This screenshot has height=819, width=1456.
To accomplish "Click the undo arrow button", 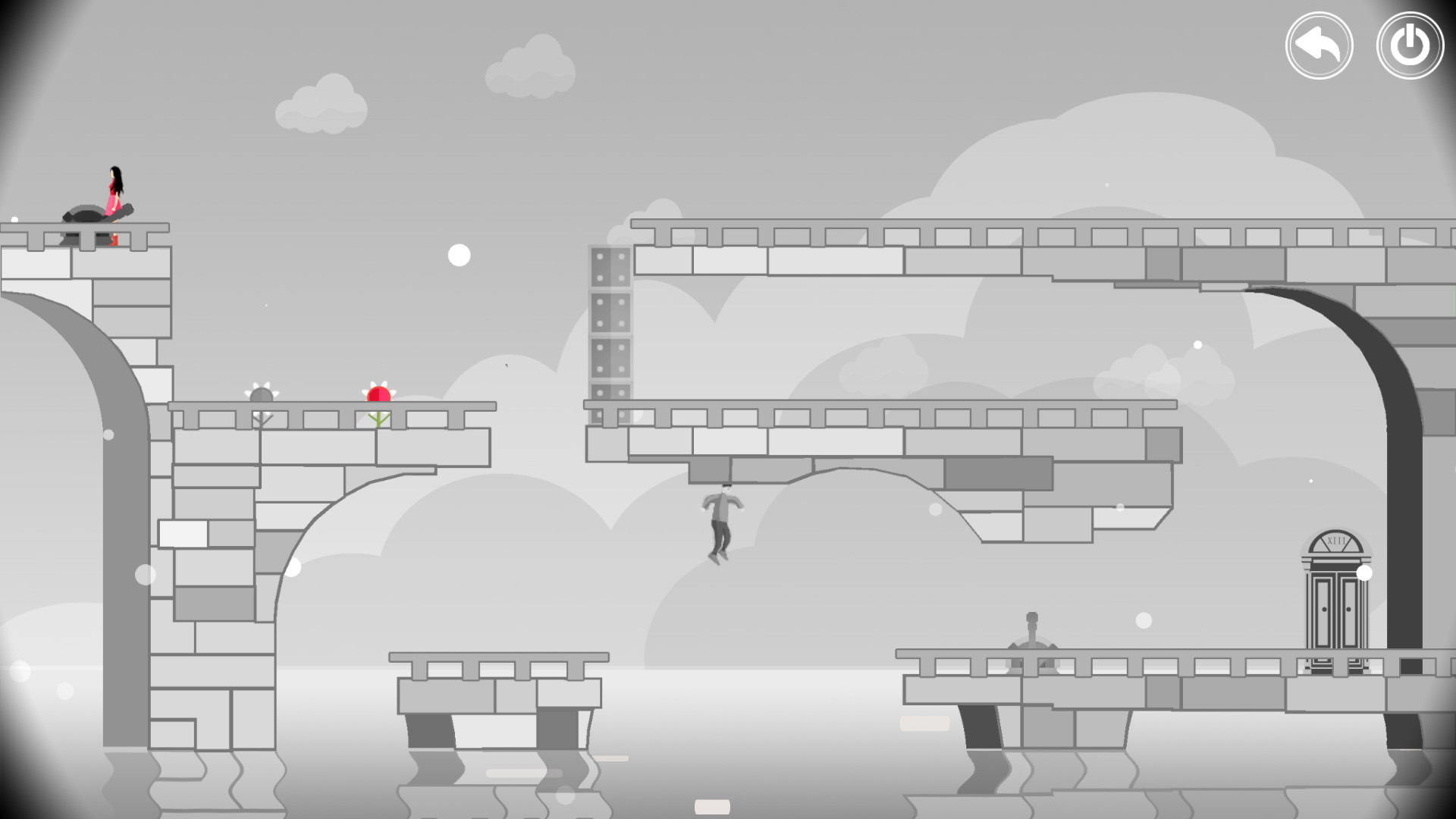I will [1319, 45].
